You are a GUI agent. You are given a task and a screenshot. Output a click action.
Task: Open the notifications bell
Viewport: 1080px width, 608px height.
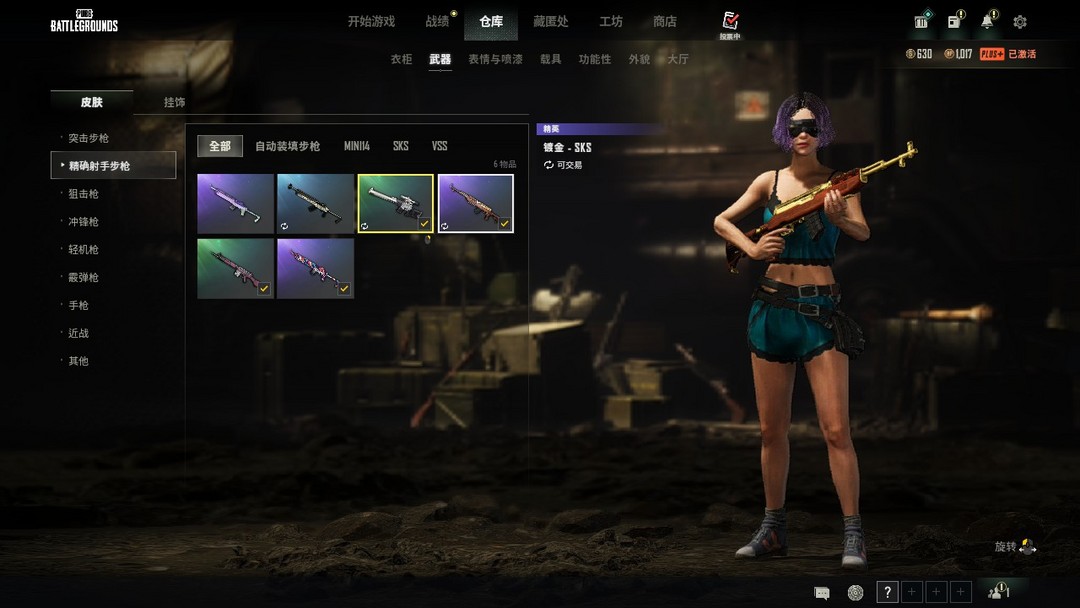coord(987,21)
